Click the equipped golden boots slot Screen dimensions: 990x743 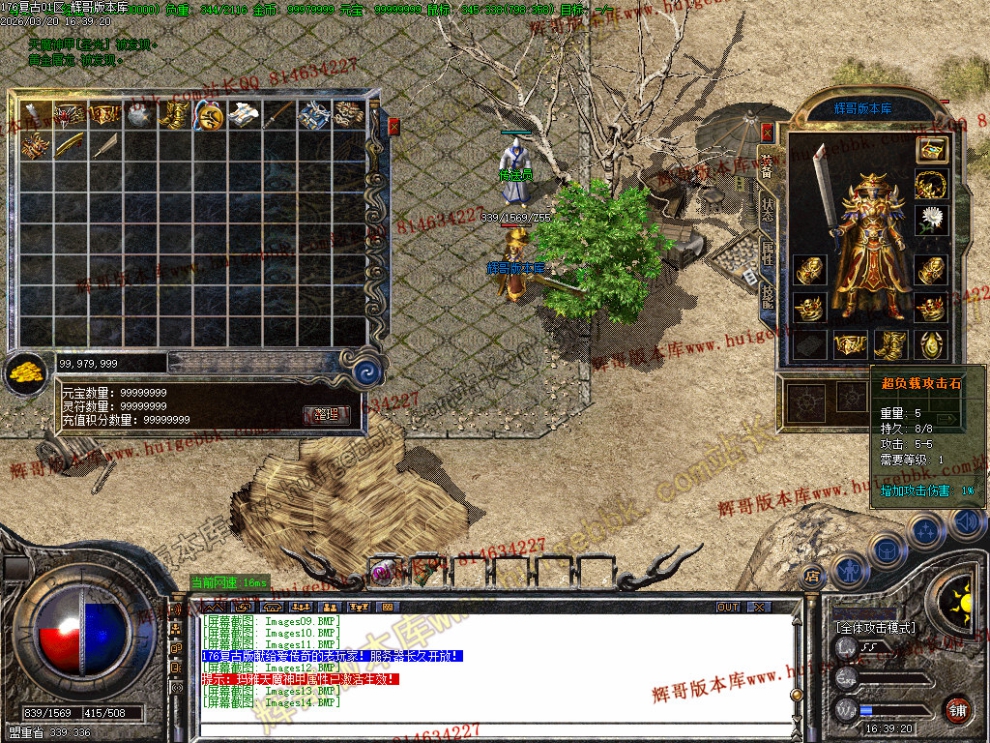click(x=890, y=344)
